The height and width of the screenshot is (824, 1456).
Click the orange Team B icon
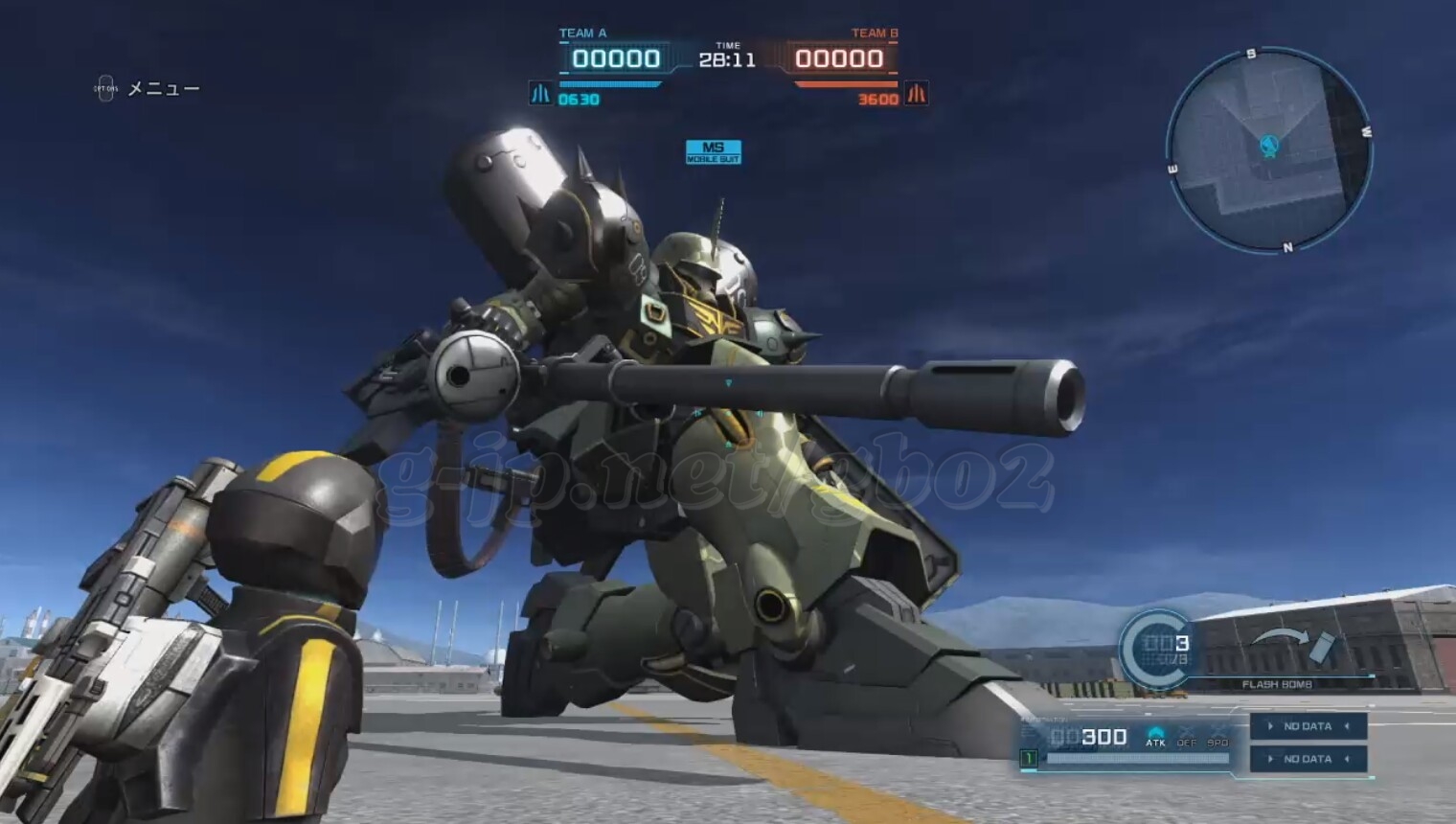[x=917, y=94]
